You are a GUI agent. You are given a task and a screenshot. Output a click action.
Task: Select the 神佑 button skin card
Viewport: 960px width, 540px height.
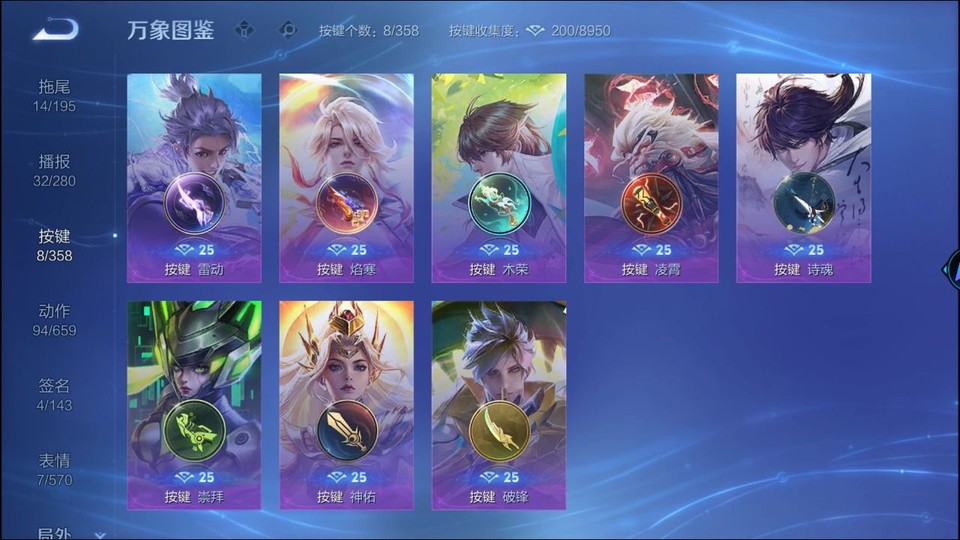point(346,405)
